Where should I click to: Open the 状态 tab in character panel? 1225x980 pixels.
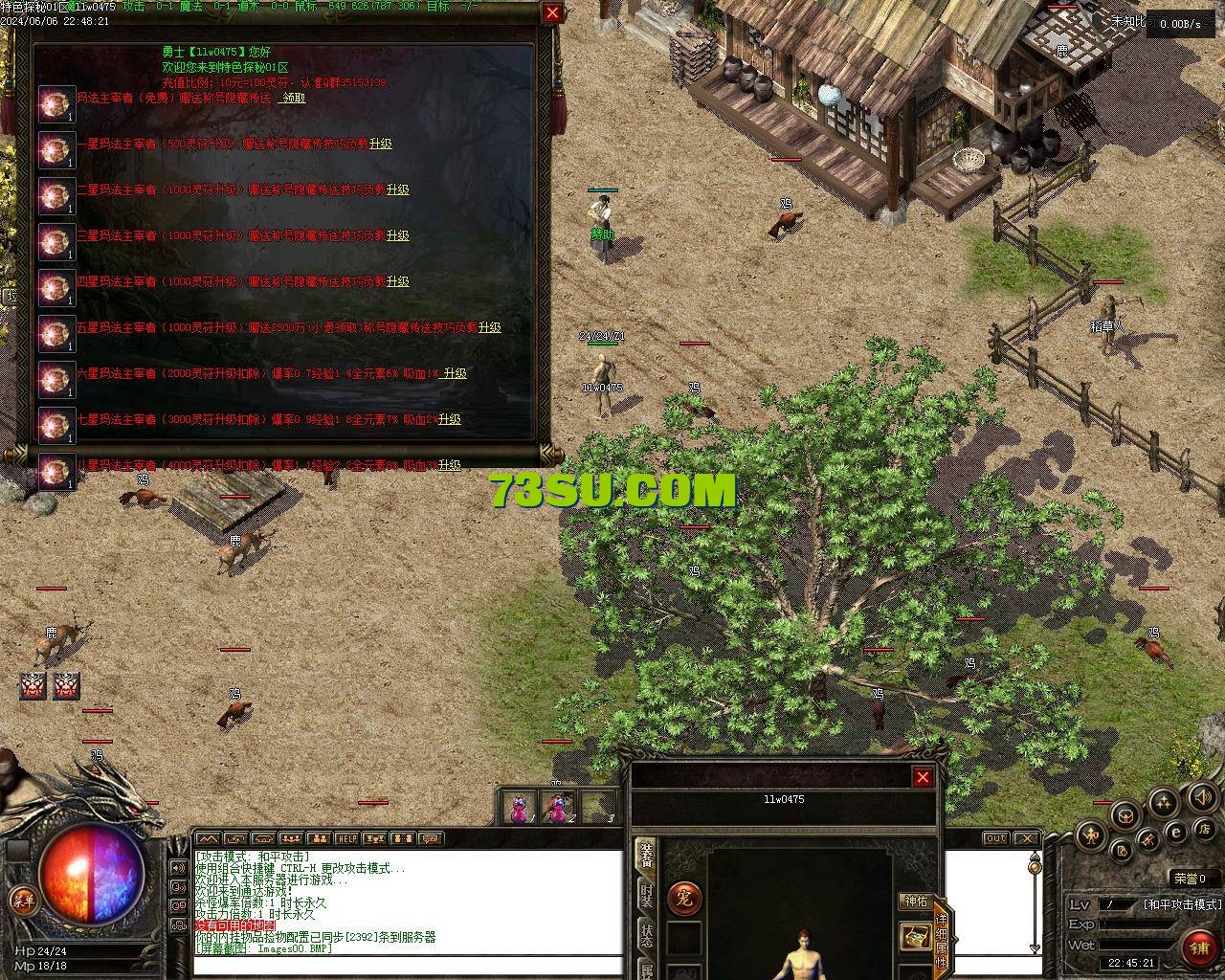coord(647,935)
